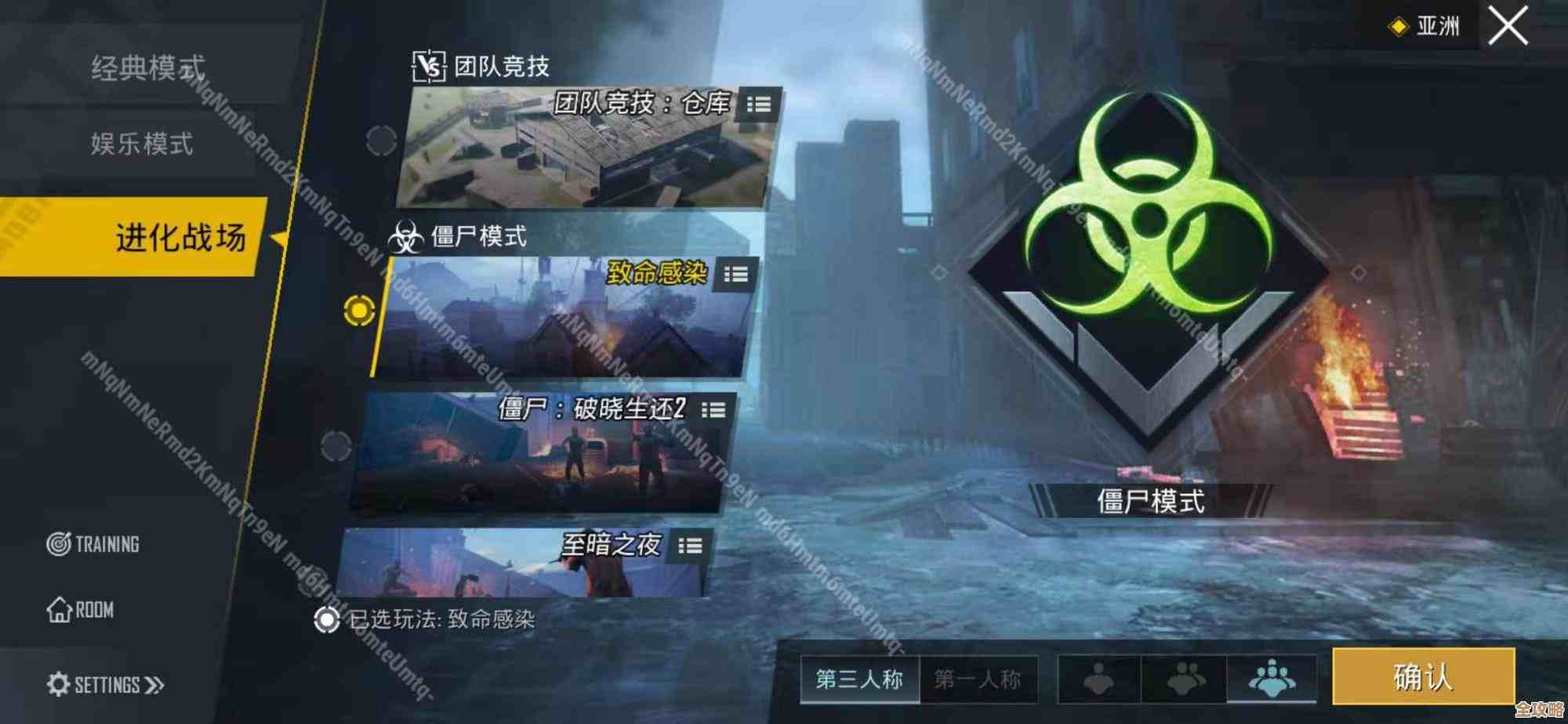Open details list icon on 至暗之夜 card

[691, 548]
